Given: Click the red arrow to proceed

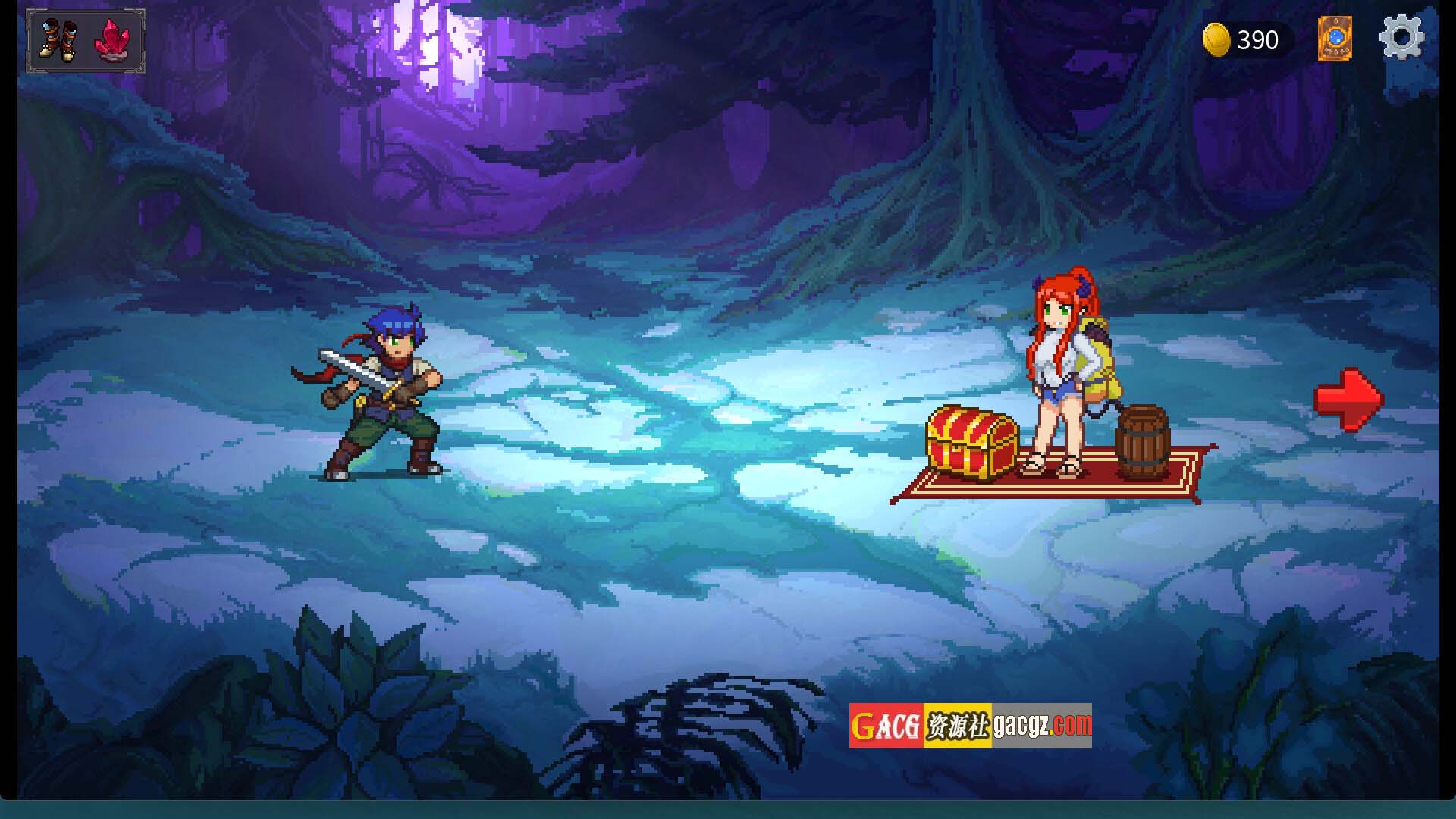Looking at the screenshot, I should pos(1348,400).
